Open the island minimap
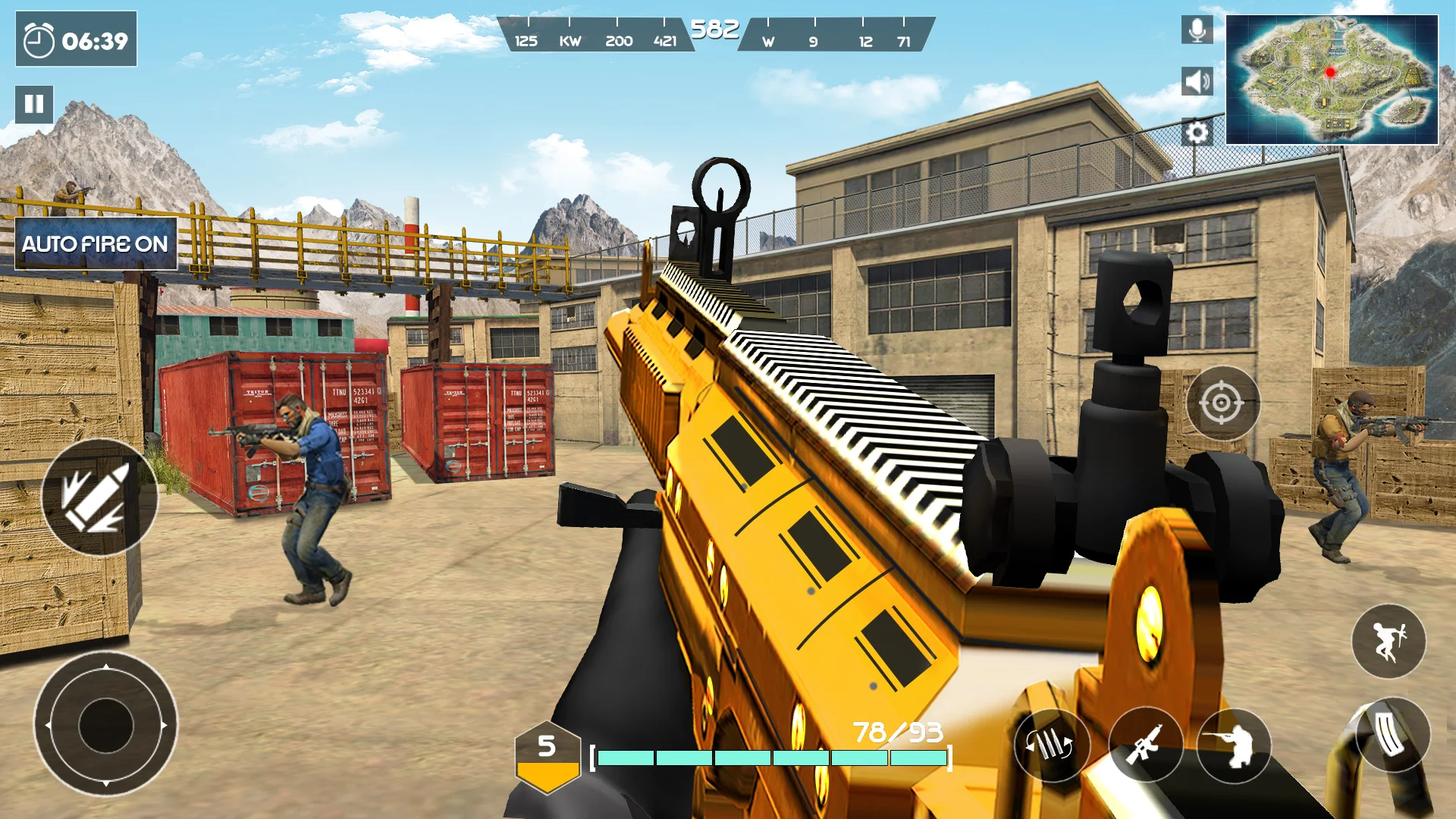1456x819 pixels. pyautogui.click(x=1332, y=80)
